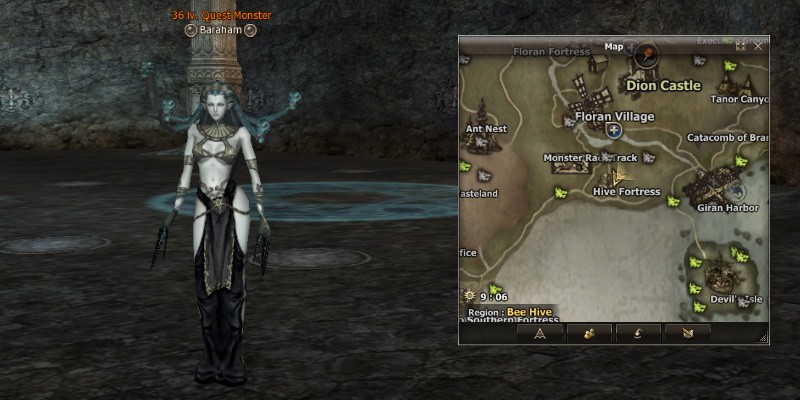
Task: Select Floran Village on the map
Action: [613, 116]
